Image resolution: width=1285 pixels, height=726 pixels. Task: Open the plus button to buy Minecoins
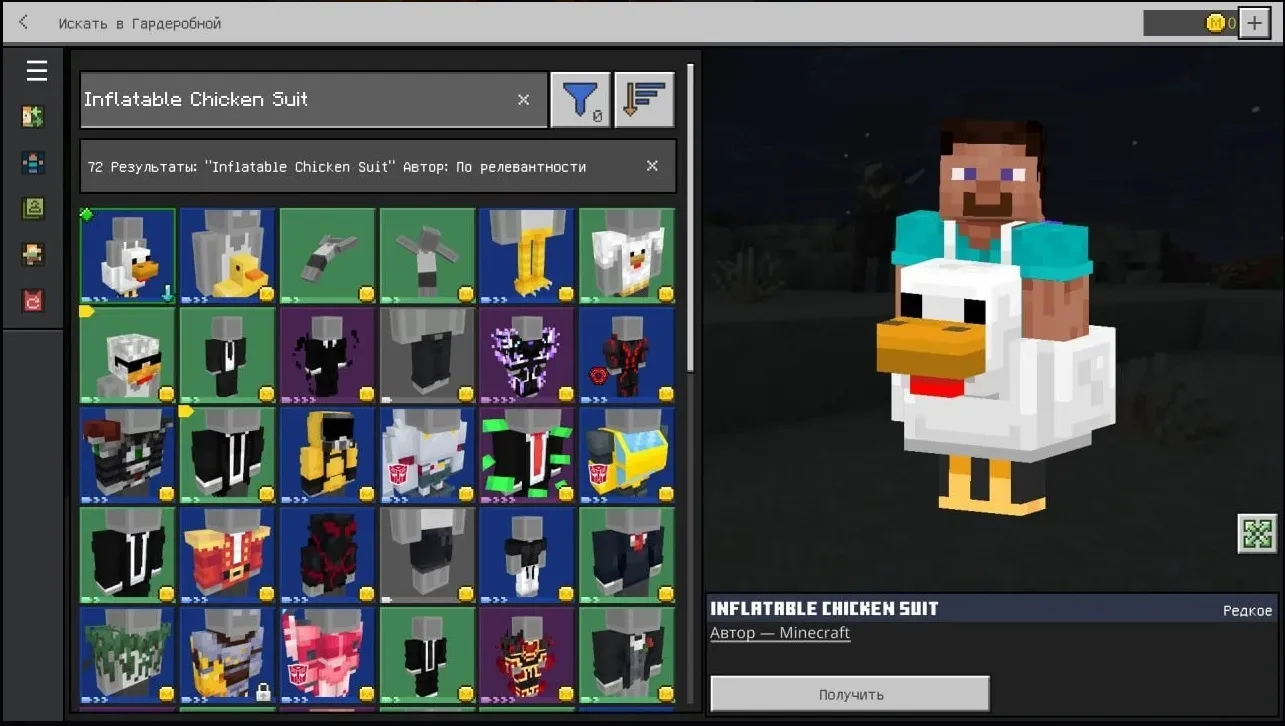point(1253,22)
